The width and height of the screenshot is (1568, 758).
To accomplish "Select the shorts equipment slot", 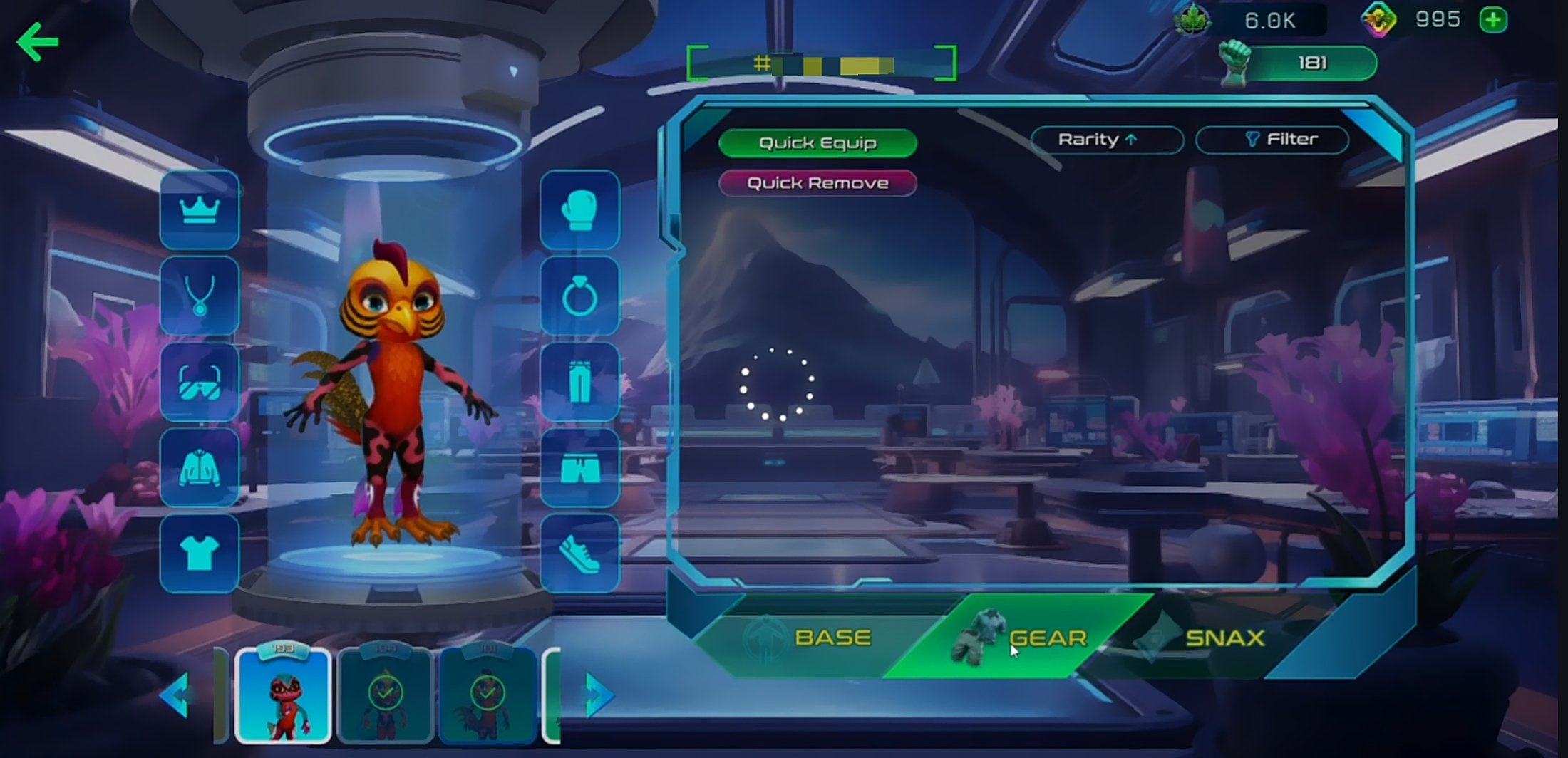I will [579, 468].
